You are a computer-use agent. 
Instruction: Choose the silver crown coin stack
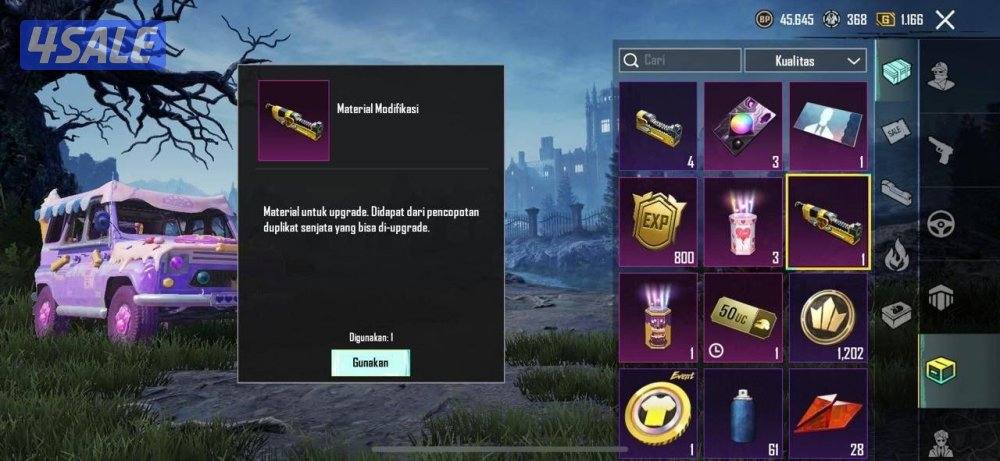(827, 318)
